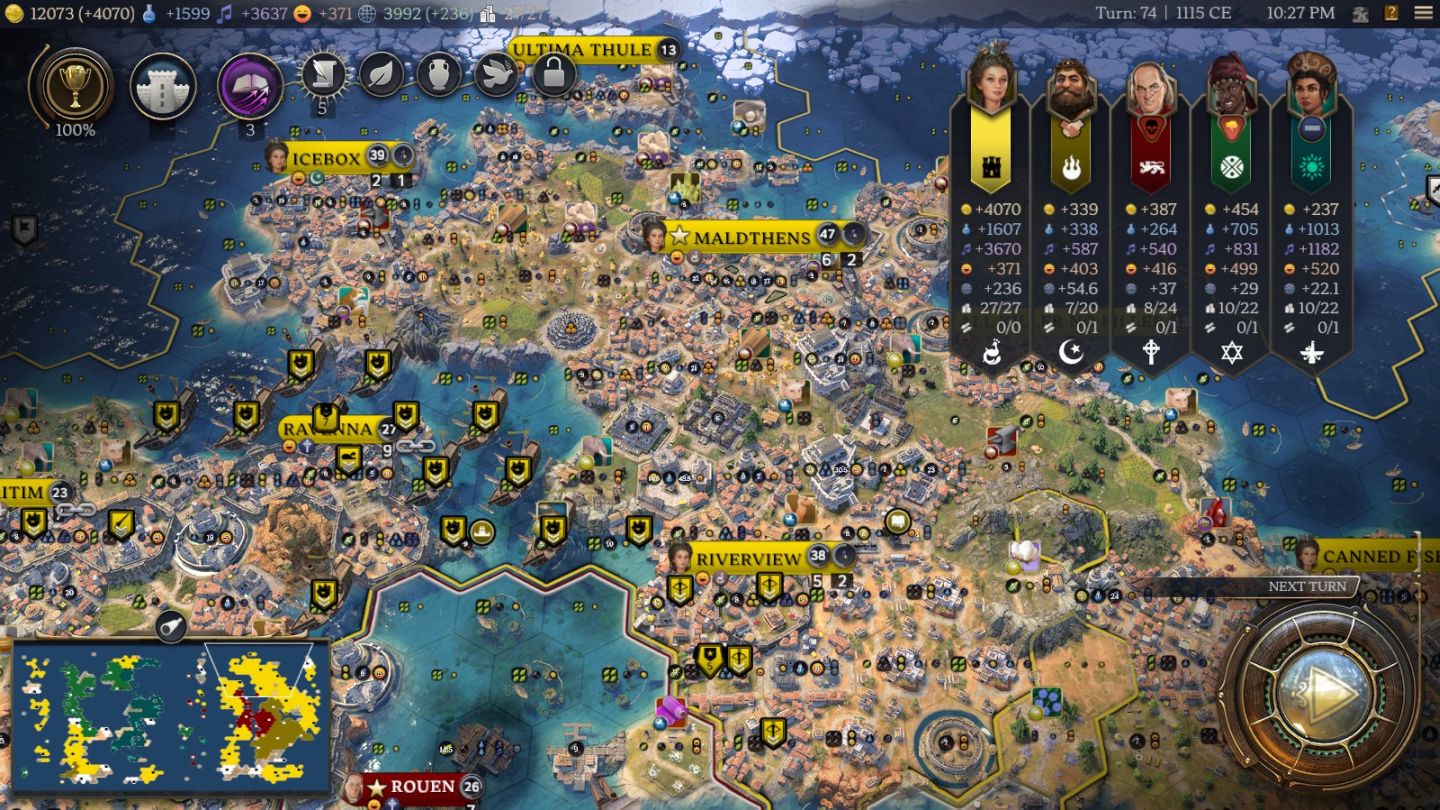The width and height of the screenshot is (1440, 810).
Task: Click the padlock unlock icon
Action: pos(554,74)
